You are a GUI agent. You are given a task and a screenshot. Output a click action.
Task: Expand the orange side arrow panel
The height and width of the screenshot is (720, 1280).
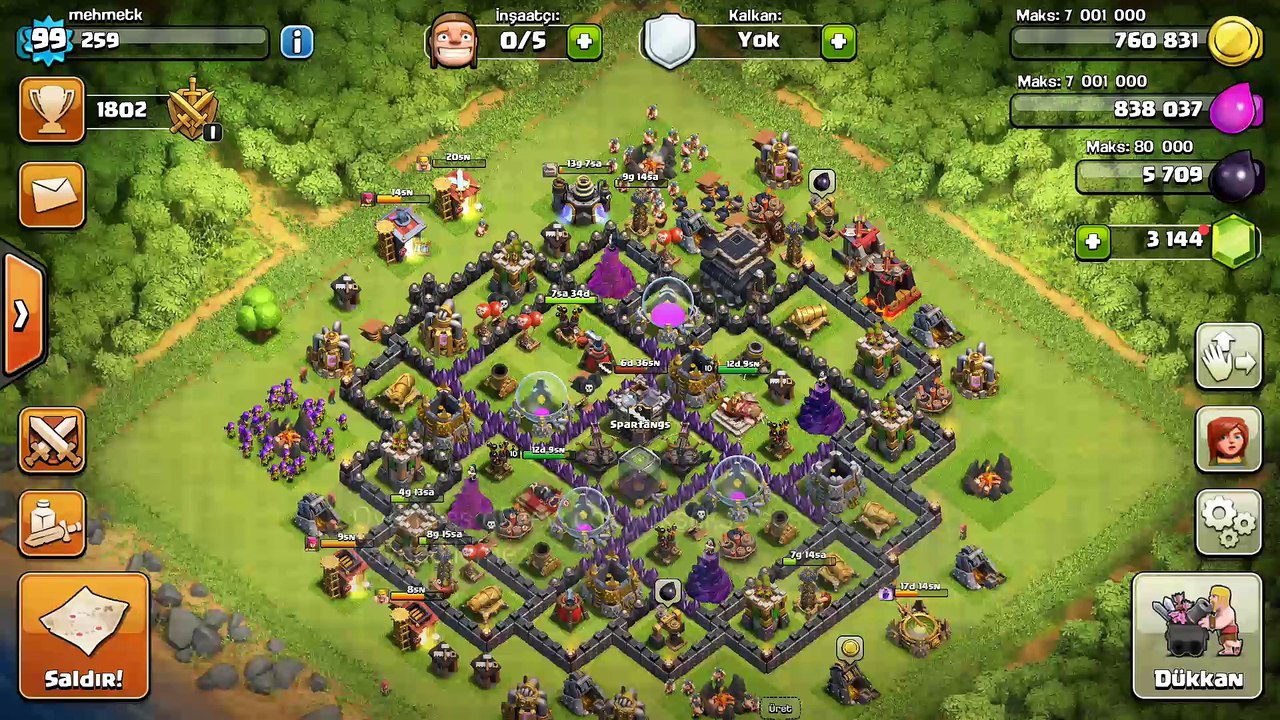point(22,314)
